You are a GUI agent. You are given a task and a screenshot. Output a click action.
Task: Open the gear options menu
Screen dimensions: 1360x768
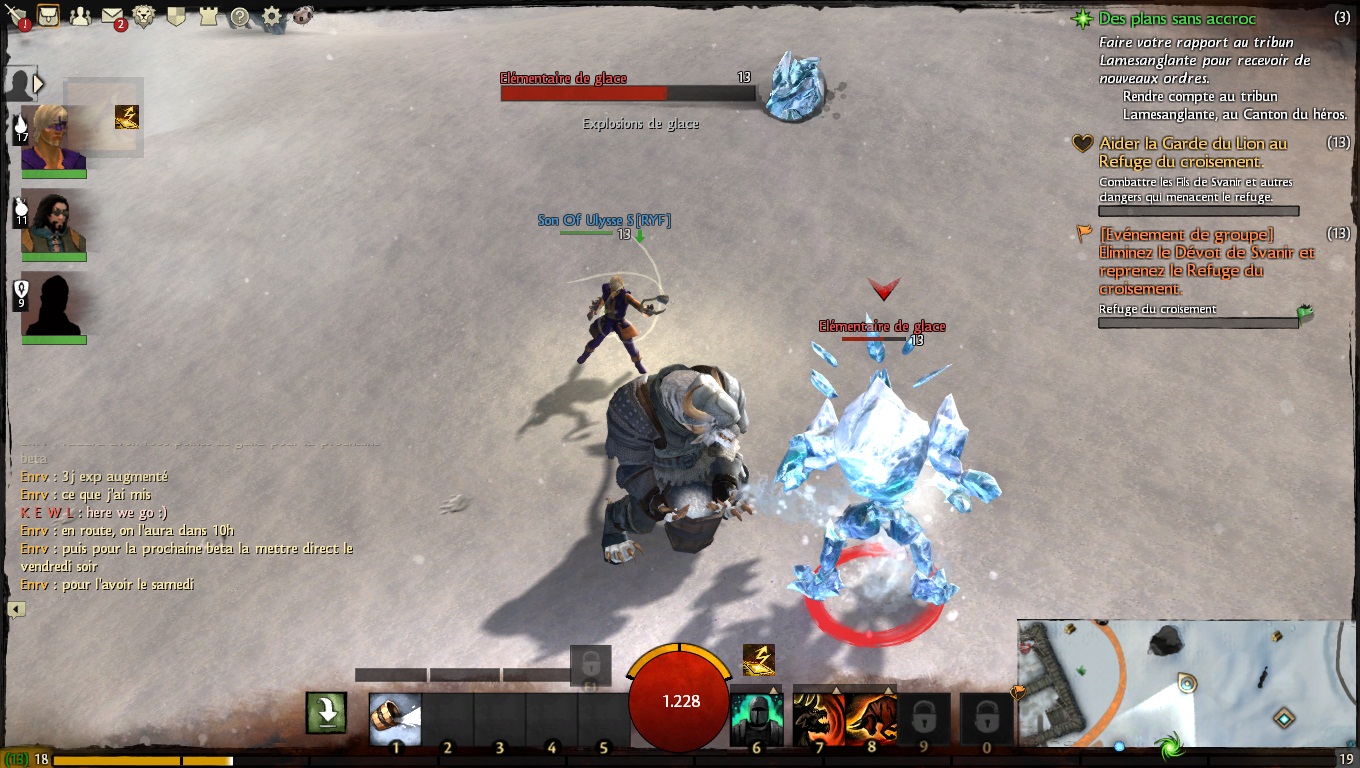[x=272, y=16]
